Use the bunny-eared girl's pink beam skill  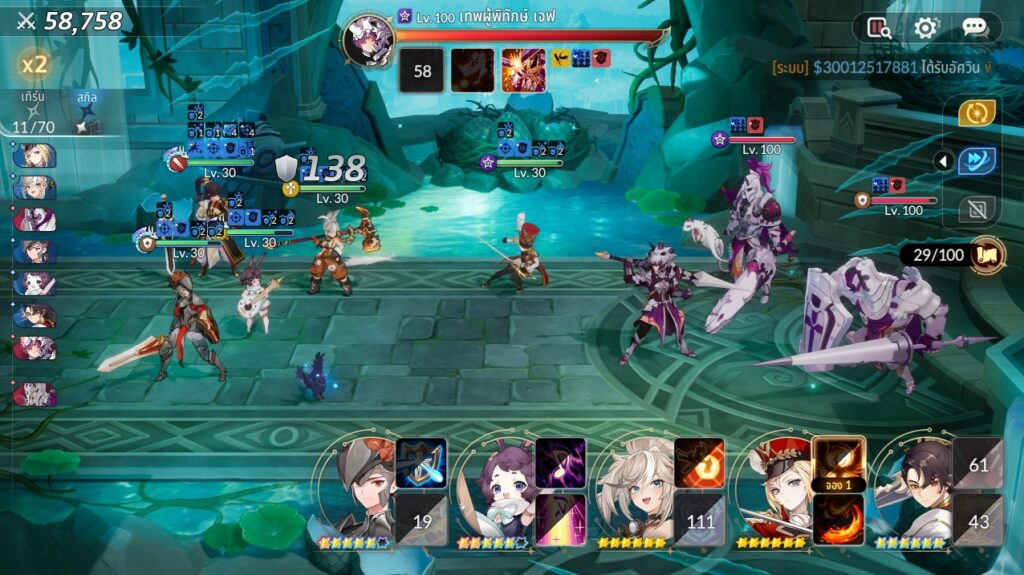[x=560, y=519]
